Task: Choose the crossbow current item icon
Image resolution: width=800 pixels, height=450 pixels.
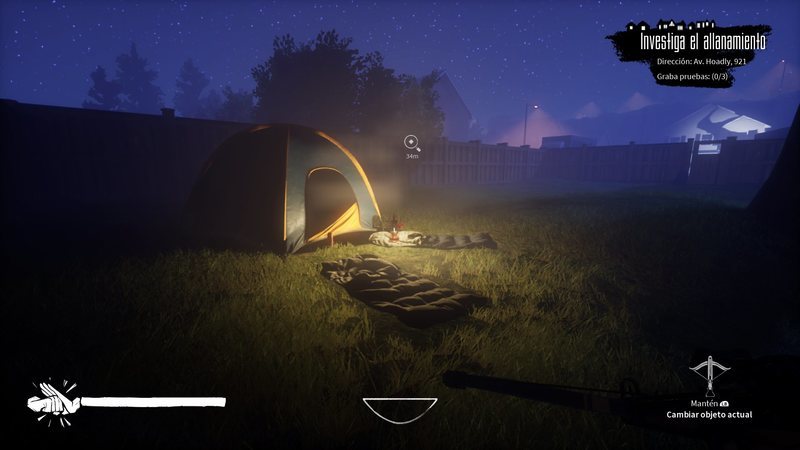Action: (x=710, y=374)
